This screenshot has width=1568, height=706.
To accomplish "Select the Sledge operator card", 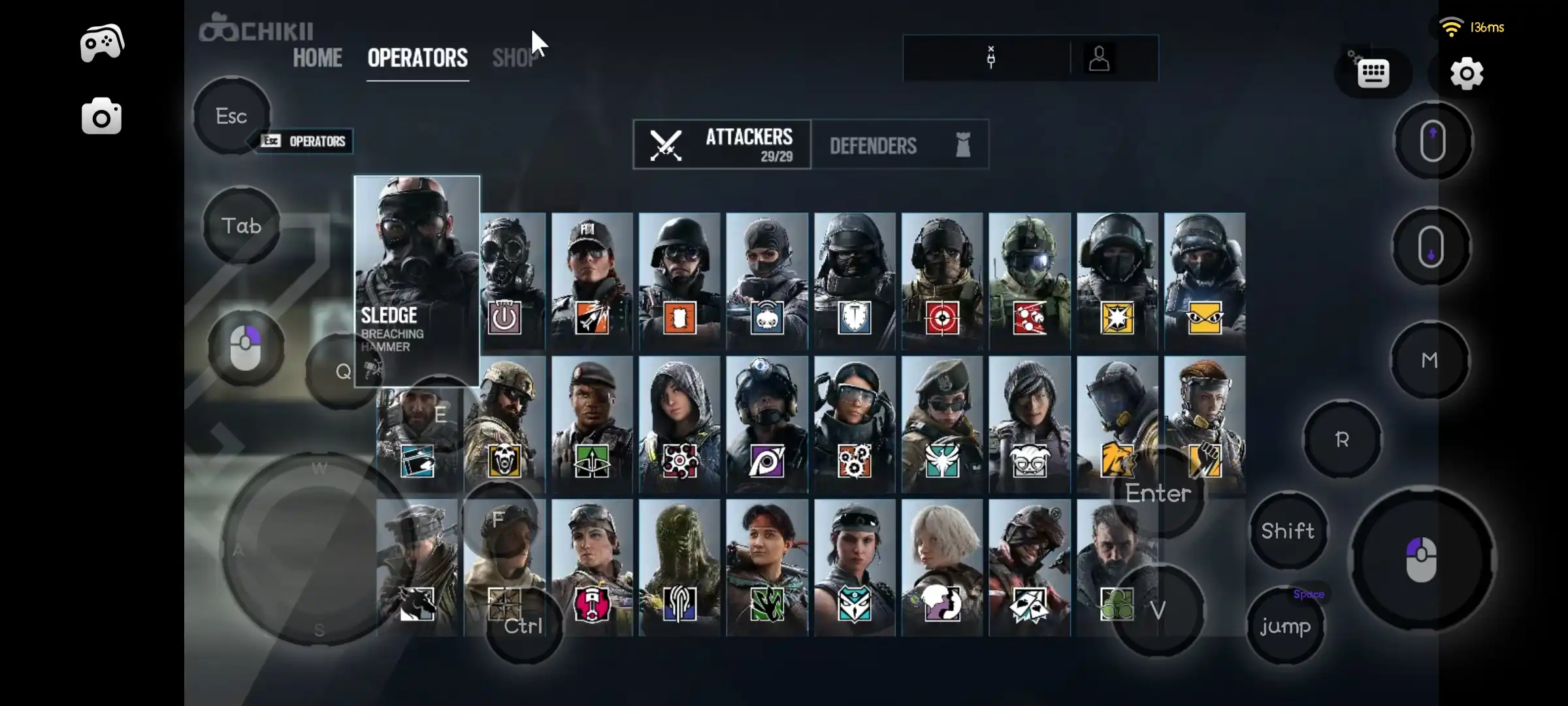I will point(417,275).
